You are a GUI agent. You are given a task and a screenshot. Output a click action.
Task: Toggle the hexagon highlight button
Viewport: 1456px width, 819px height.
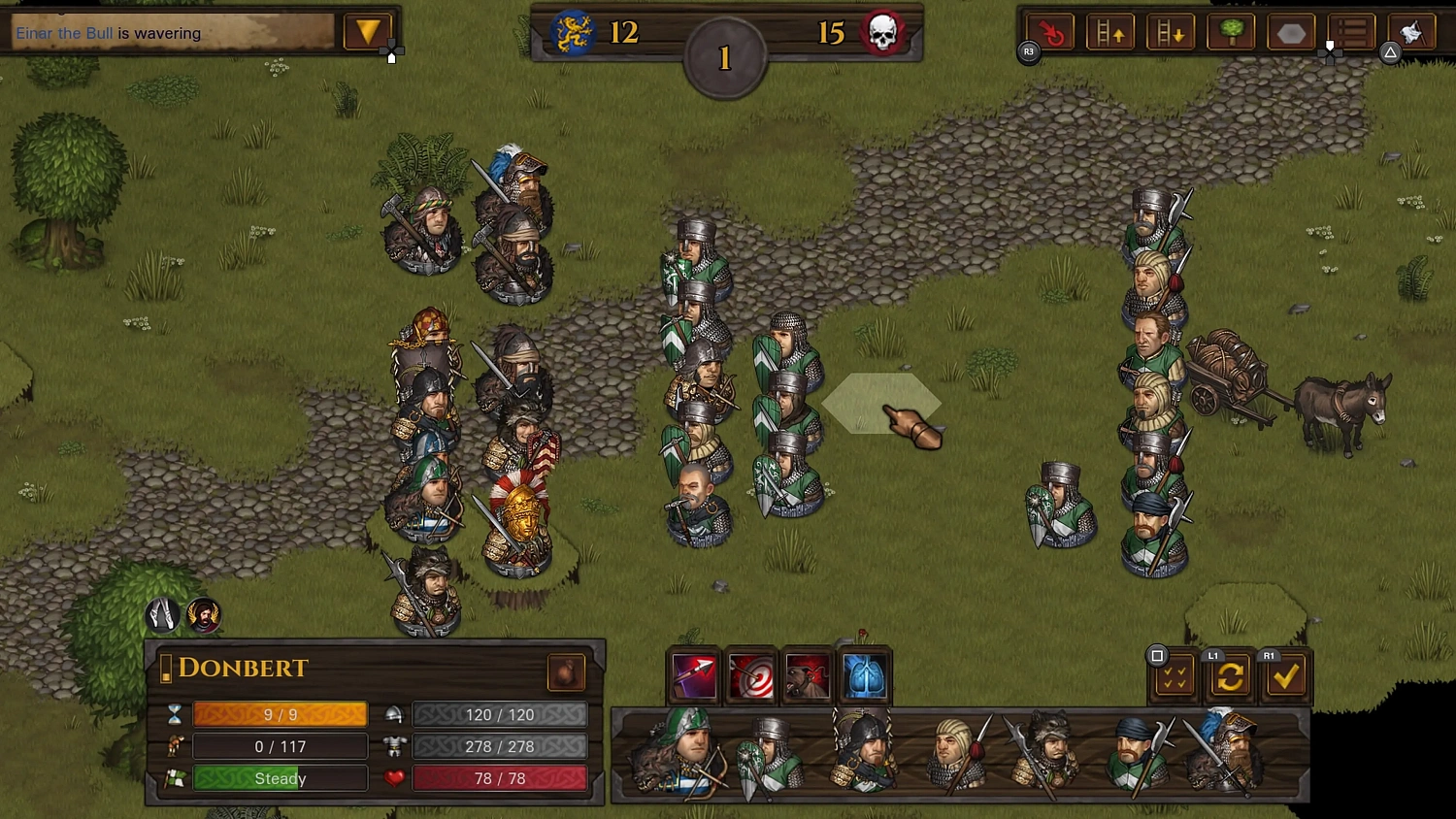click(1291, 33)
